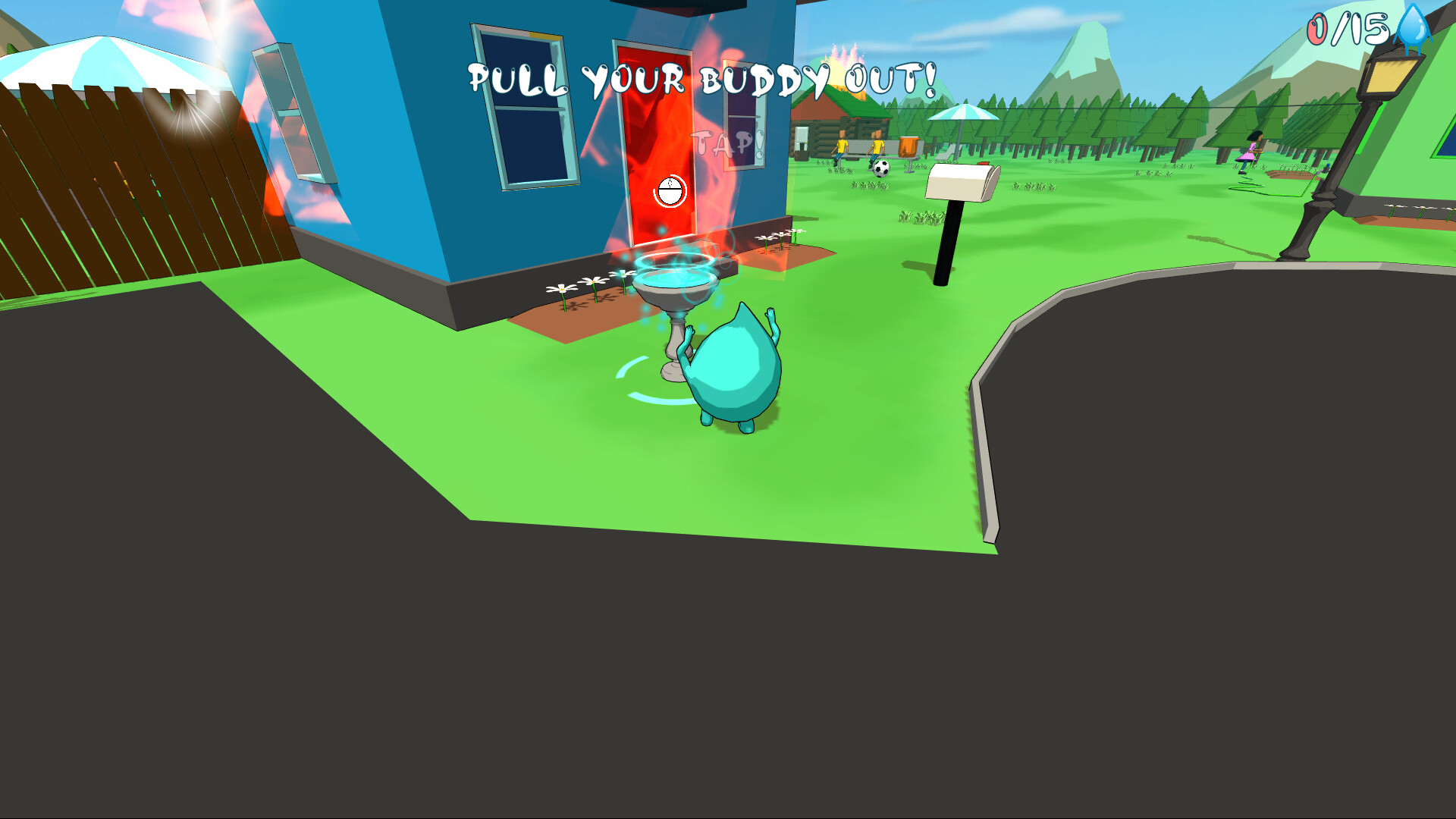
Task: Click the TAP! text label
Action: tap(726, 143)
